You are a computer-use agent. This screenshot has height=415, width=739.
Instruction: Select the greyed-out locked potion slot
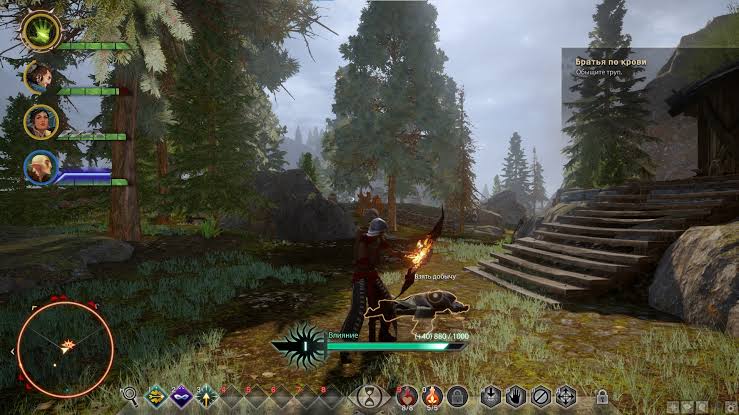(x=458, y=396)
